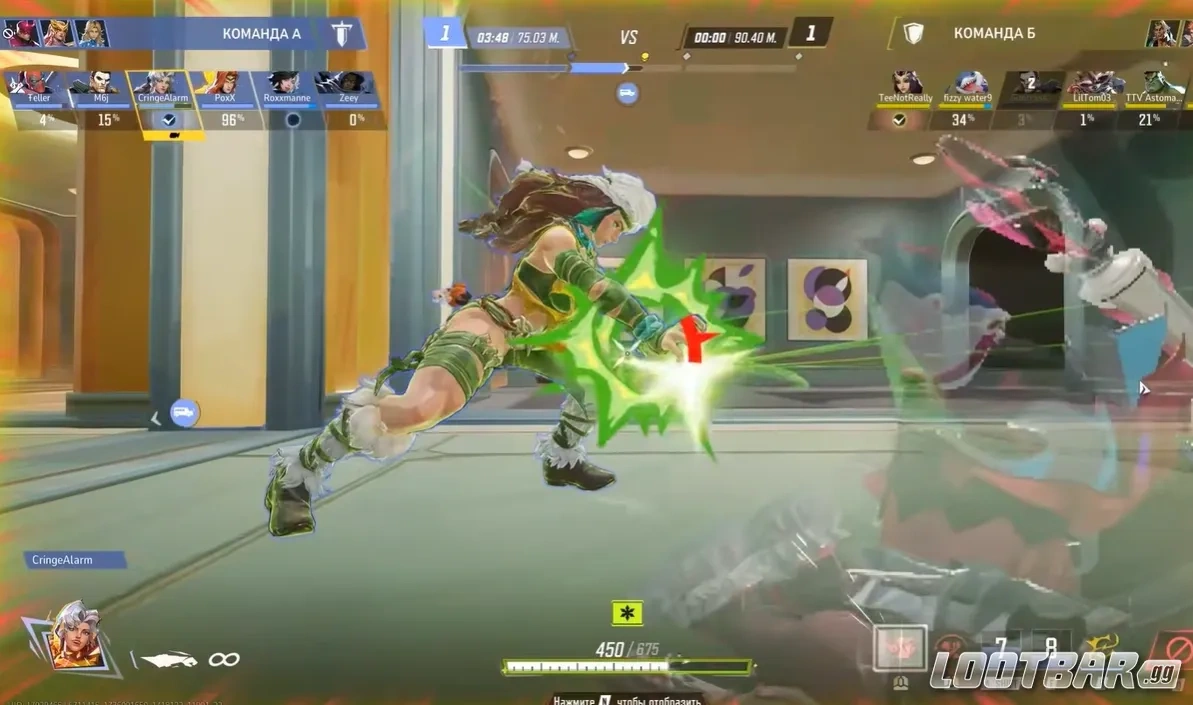Open the LootBar.gg watermark link
1193x705 pixels.
click(x=1055, y=668)
